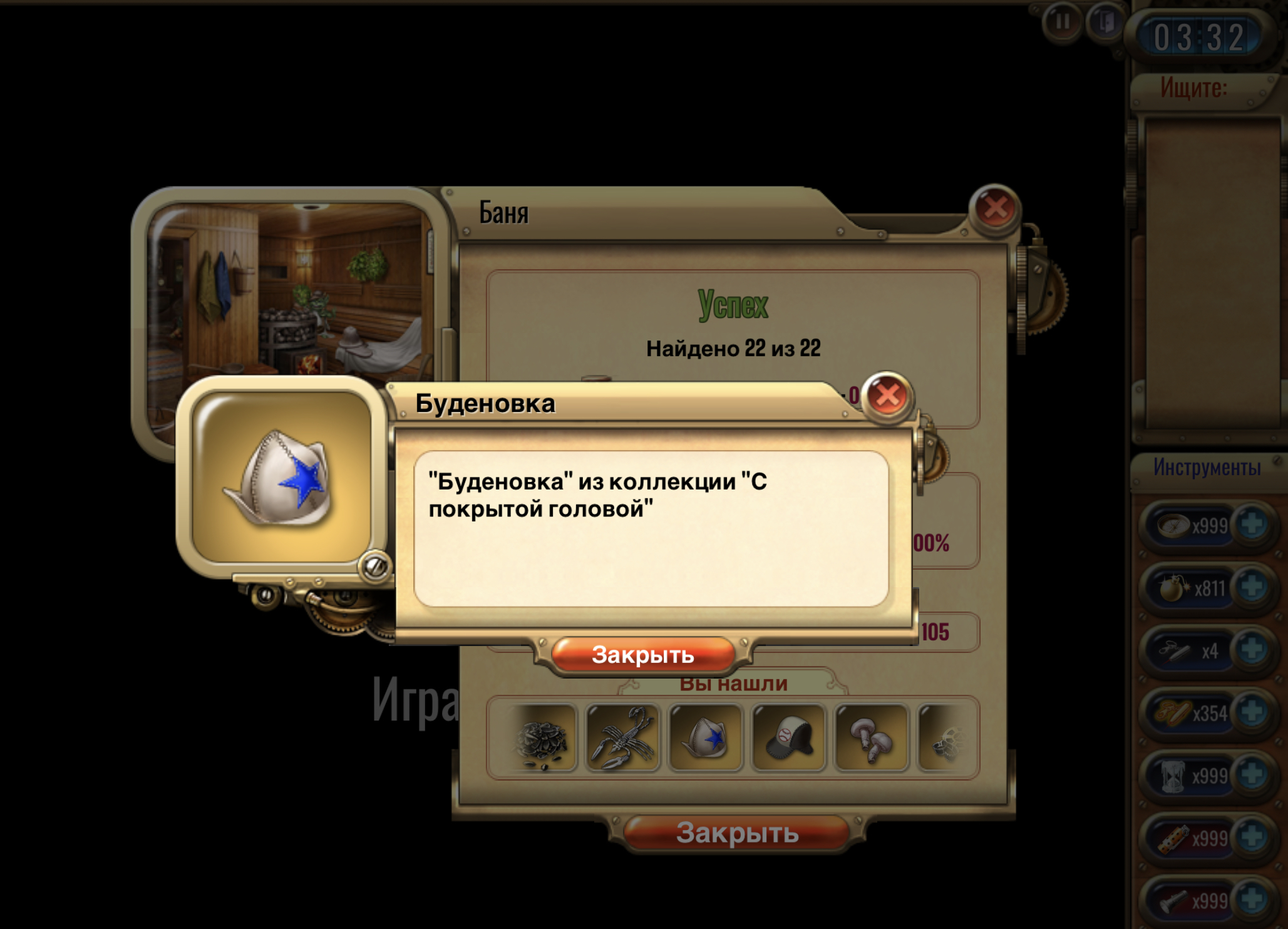The width and height of the screenshot is (1288, 929).
Task: Add more flashlights with the plus button
Action: click(1252, 899)
